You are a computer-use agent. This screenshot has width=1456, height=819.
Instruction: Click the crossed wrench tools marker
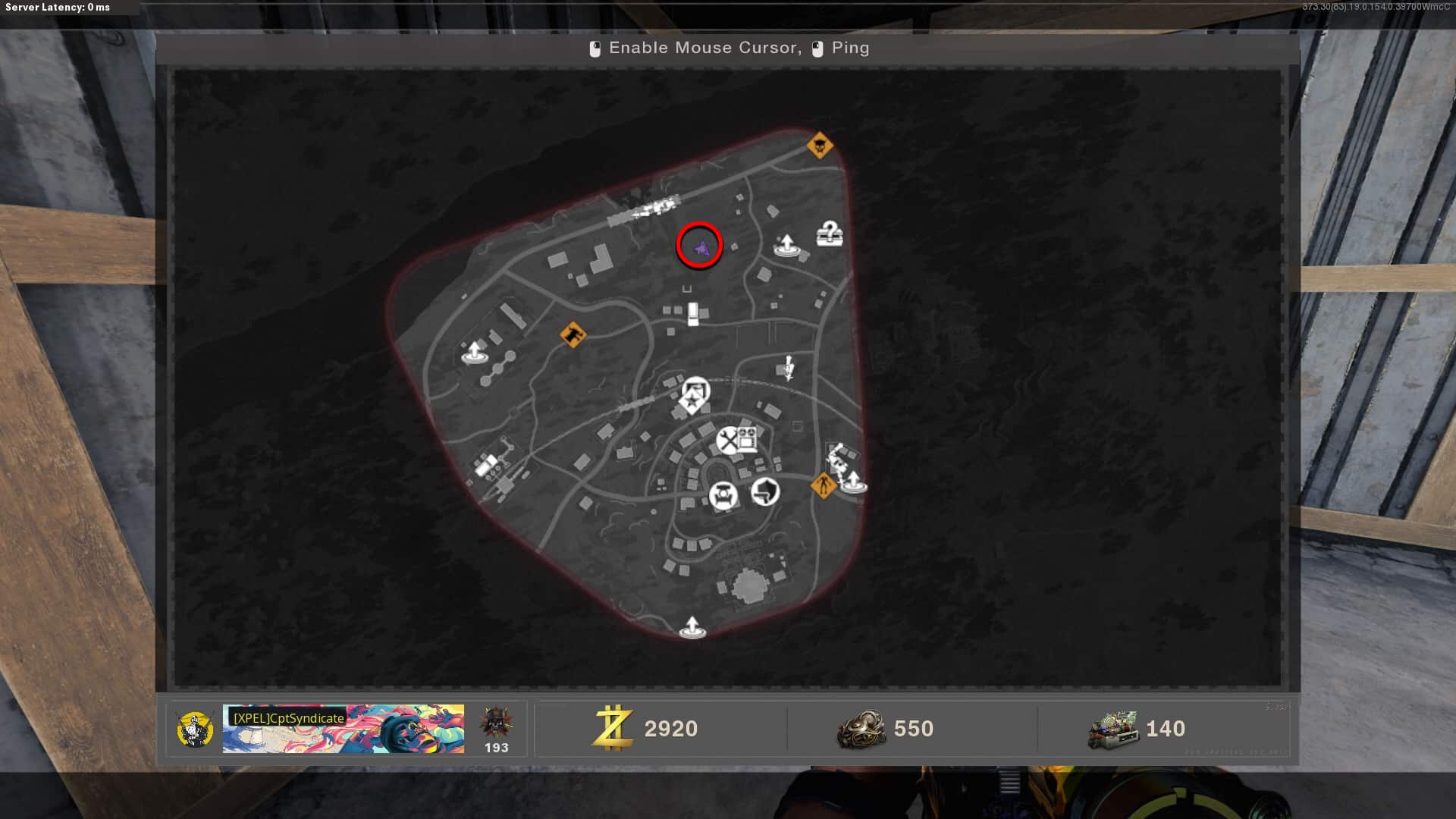(x=727, y=440)
